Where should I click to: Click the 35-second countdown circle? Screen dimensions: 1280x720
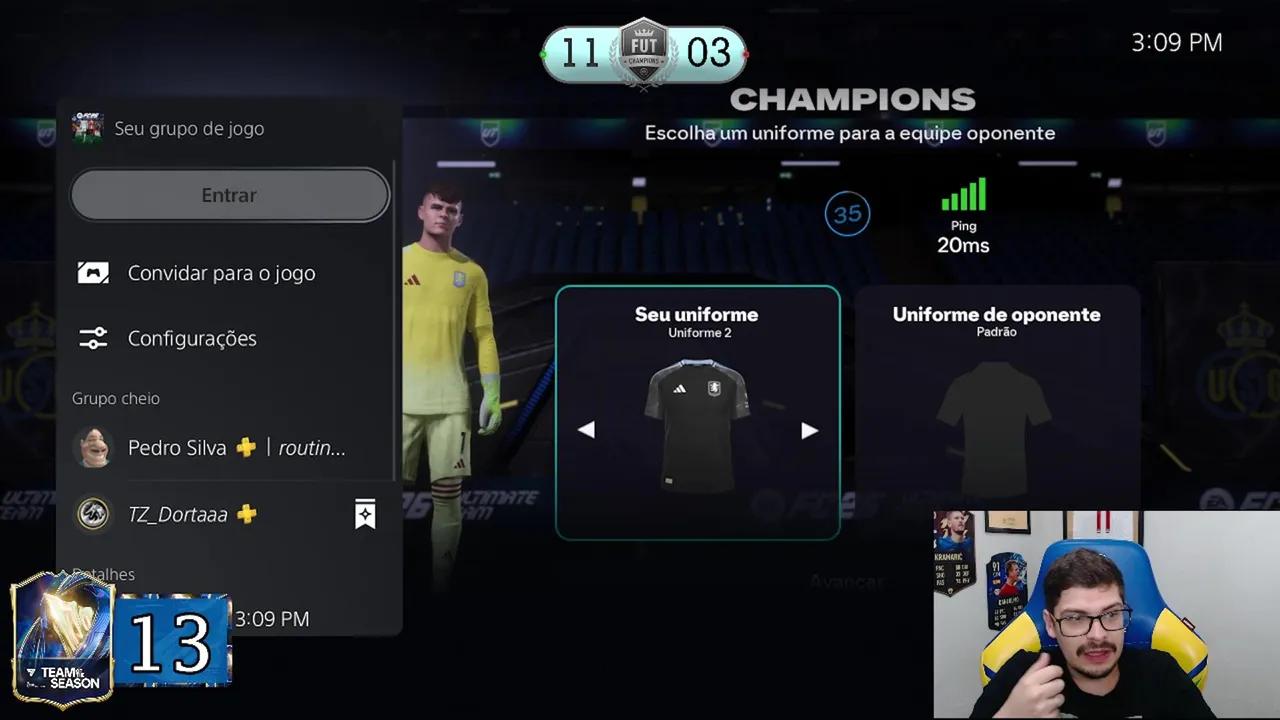coord(847,213)
